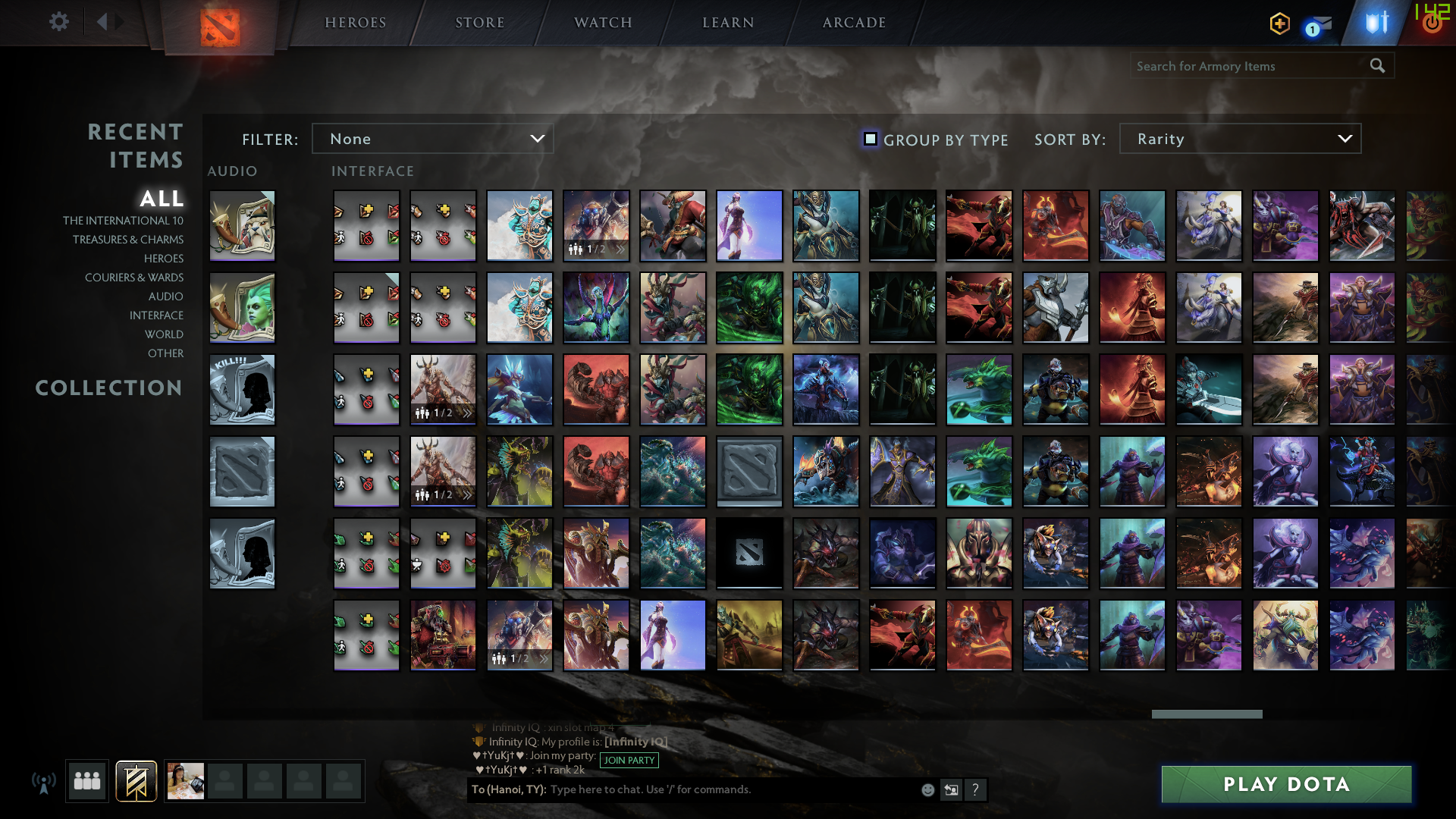Open the ARCADE menu item

click(x=852, y=22)
